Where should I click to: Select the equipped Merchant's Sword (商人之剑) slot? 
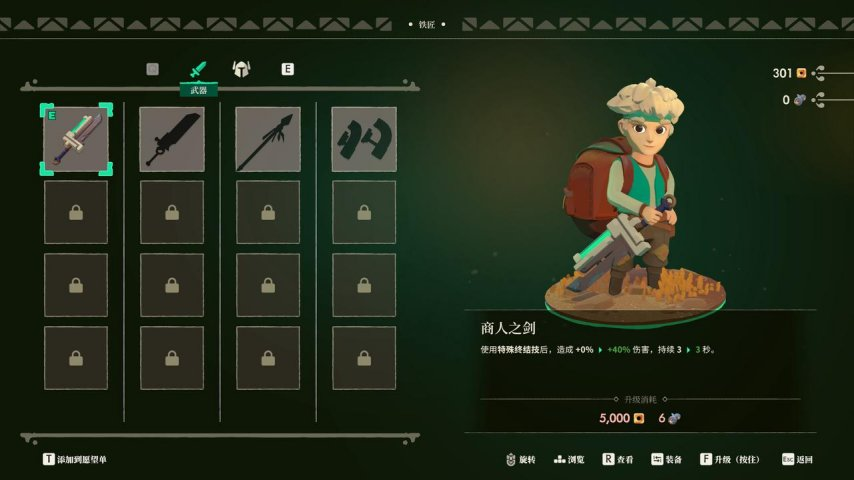pos(76,139)
